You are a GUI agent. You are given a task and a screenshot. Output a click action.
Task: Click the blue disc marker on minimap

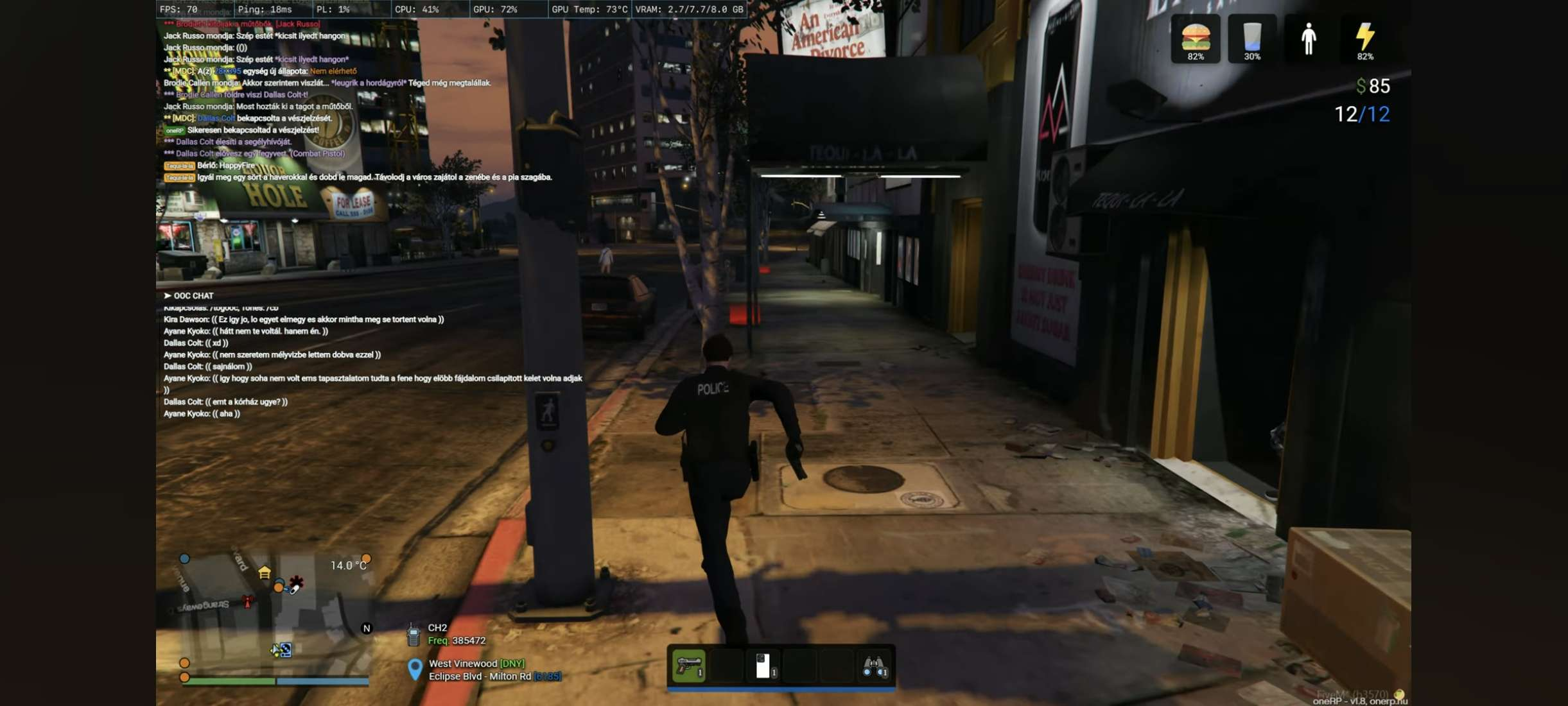click(285, 650)
